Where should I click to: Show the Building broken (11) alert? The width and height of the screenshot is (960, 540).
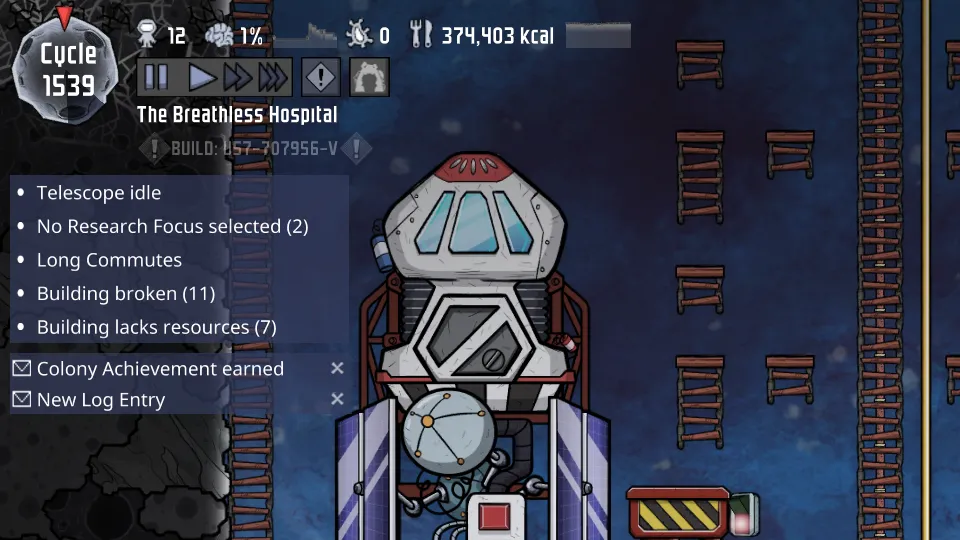click(x=126, y=294)
